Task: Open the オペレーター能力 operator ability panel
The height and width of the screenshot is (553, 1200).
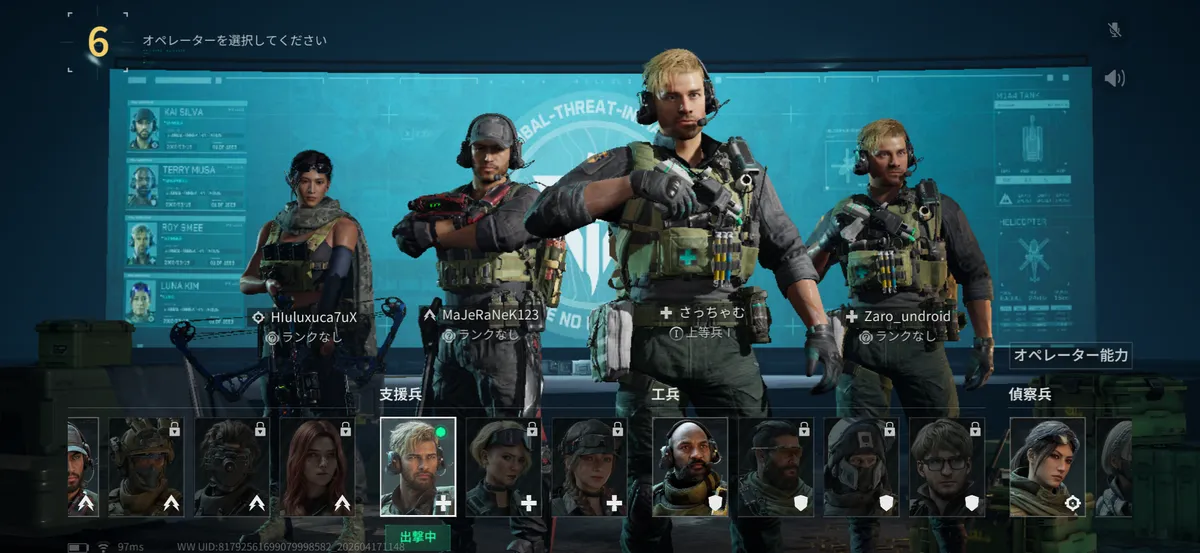Action: coord(1071,355)
